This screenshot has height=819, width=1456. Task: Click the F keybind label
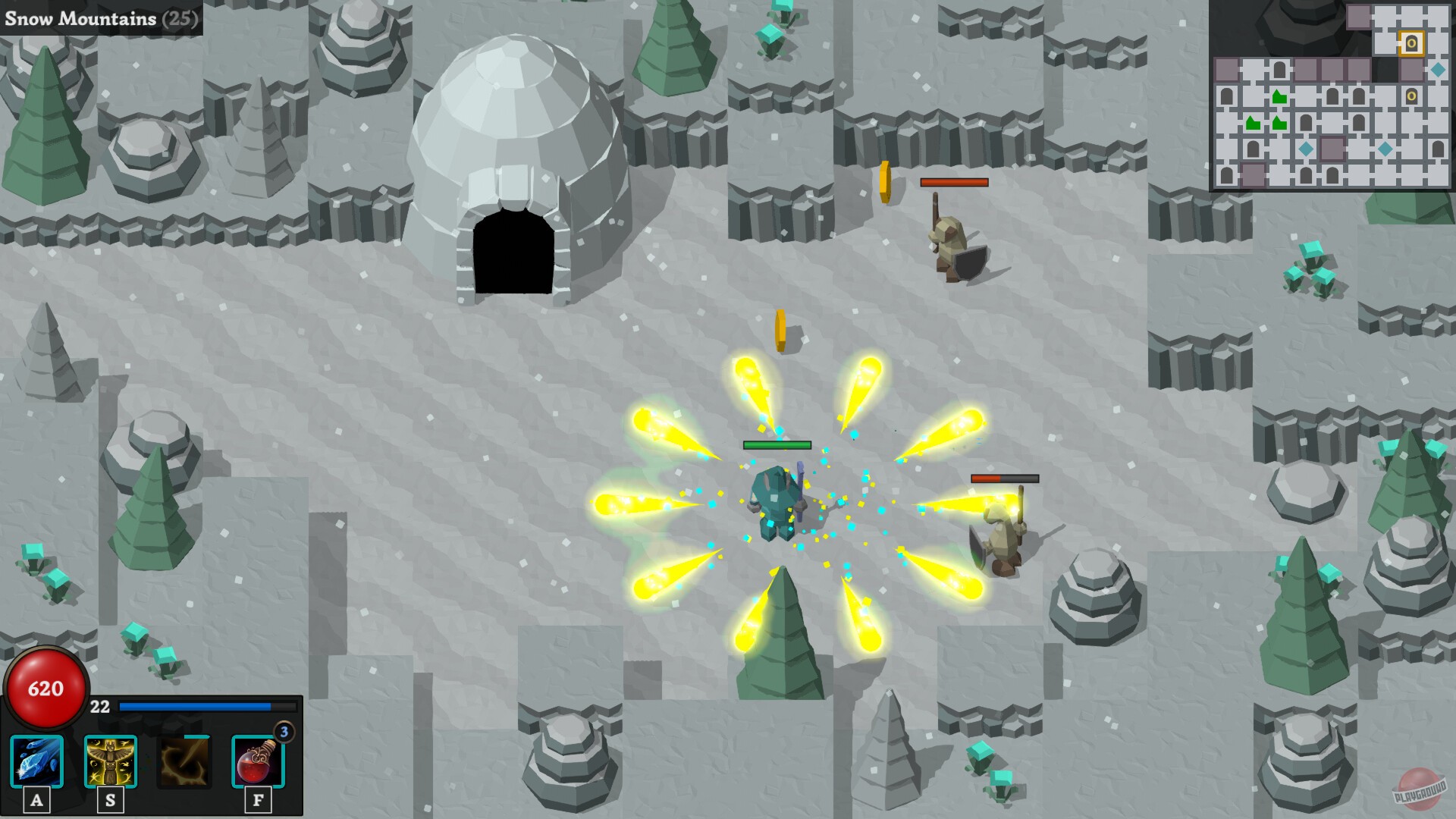pyautogui.click(x=258, y=799)
